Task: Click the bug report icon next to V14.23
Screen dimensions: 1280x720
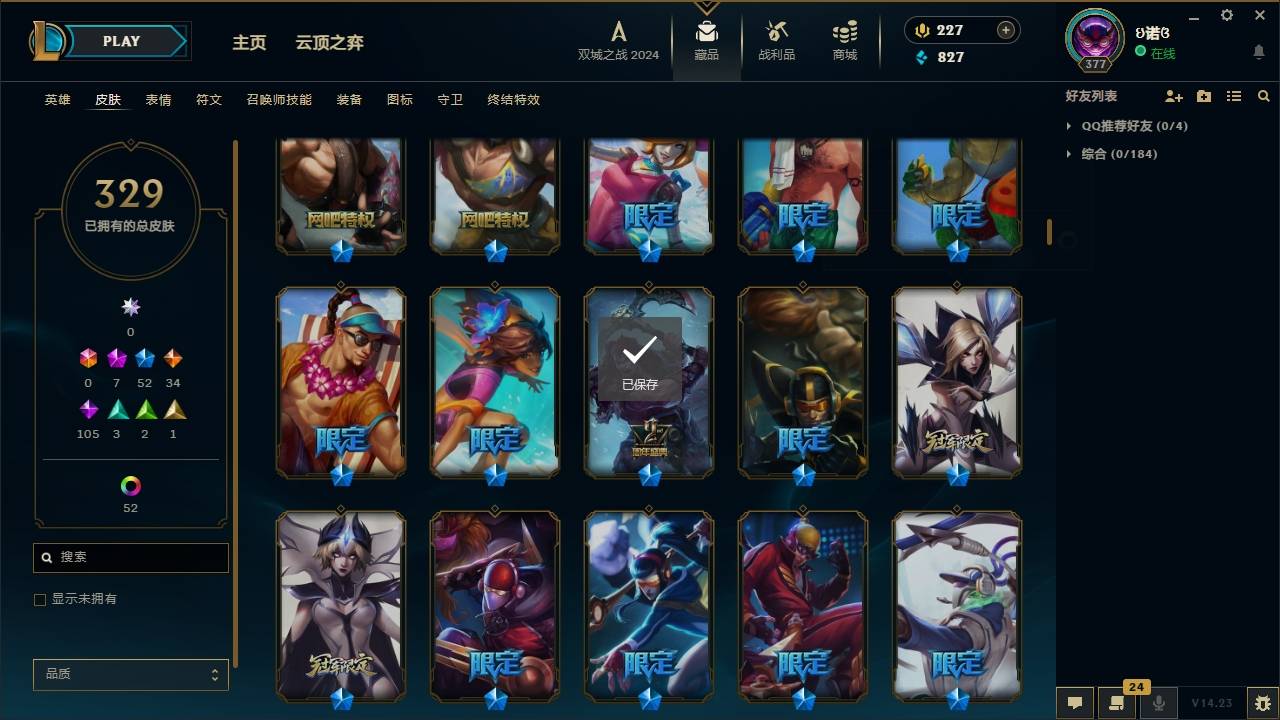Action: point(1263,703)
